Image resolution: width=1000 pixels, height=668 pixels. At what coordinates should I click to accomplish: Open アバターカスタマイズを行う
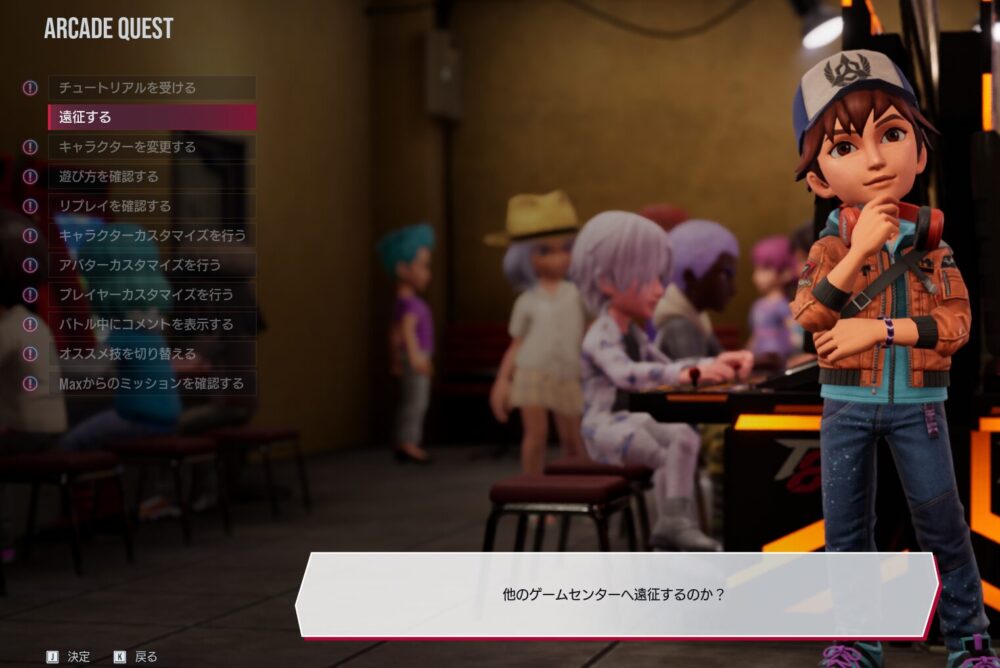152,265
